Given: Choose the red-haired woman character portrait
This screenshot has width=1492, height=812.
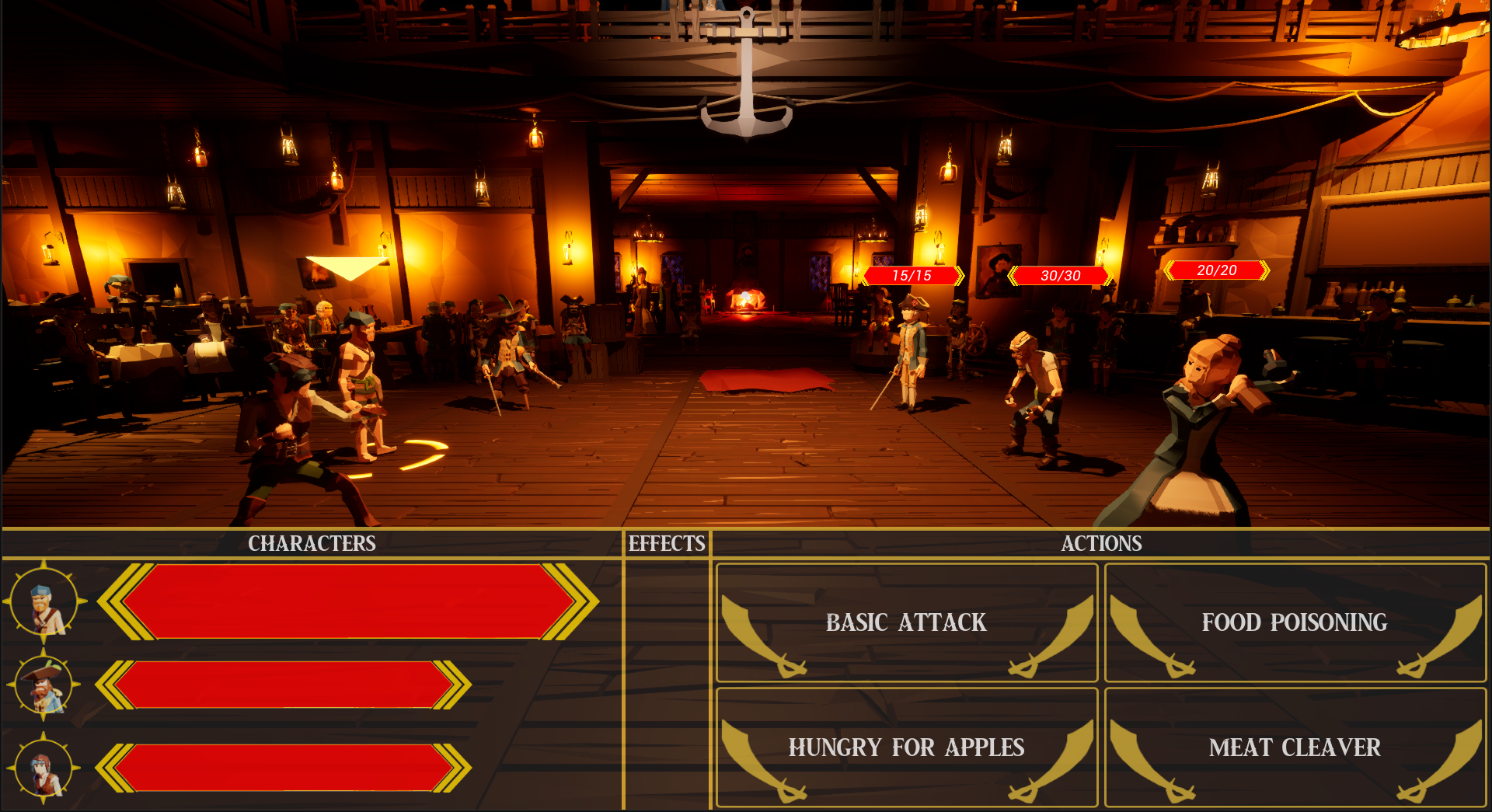Looking at the screenshot, I should click(x=44, y=768).
